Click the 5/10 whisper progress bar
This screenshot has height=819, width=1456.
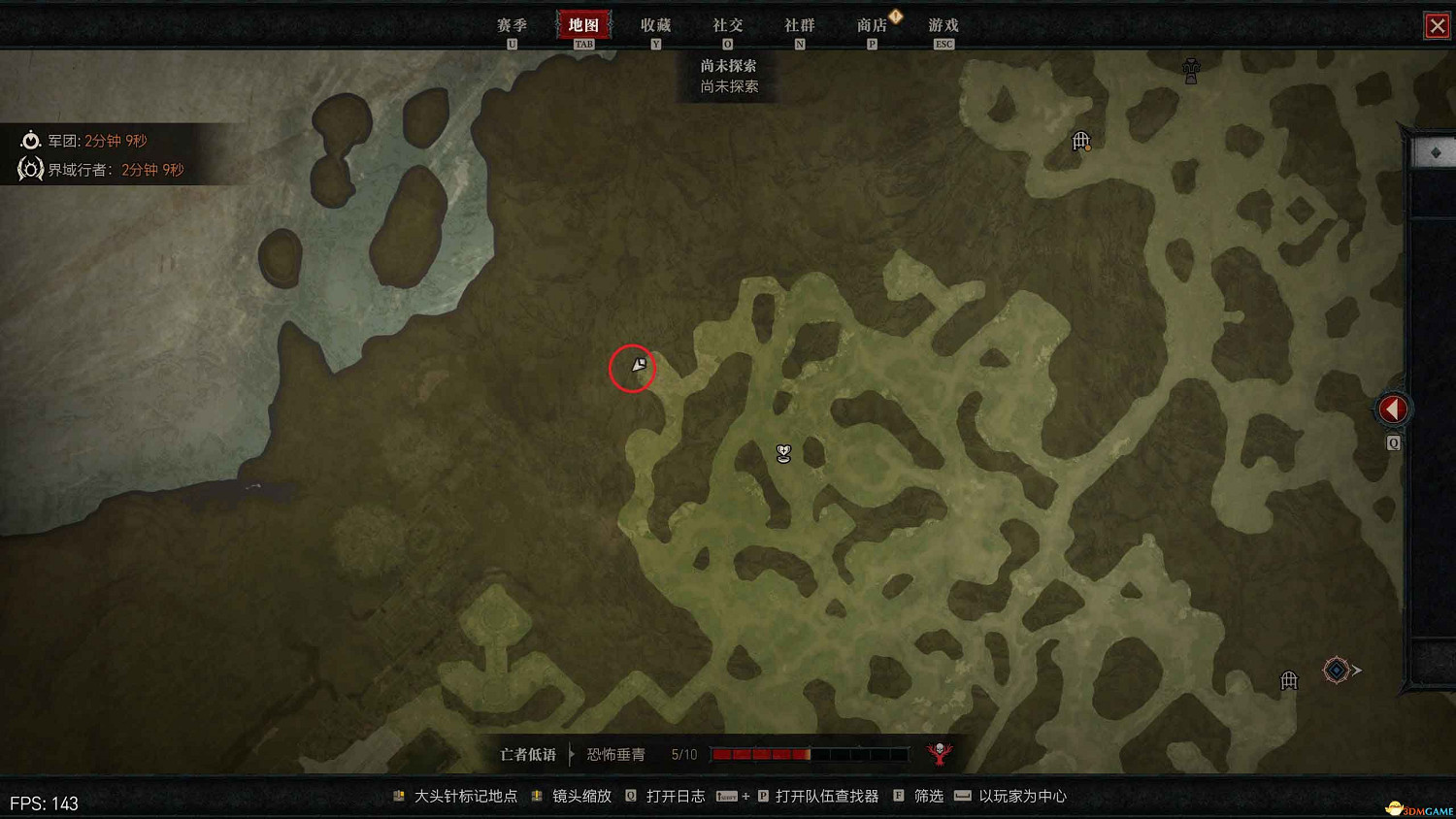coord(810,753)
